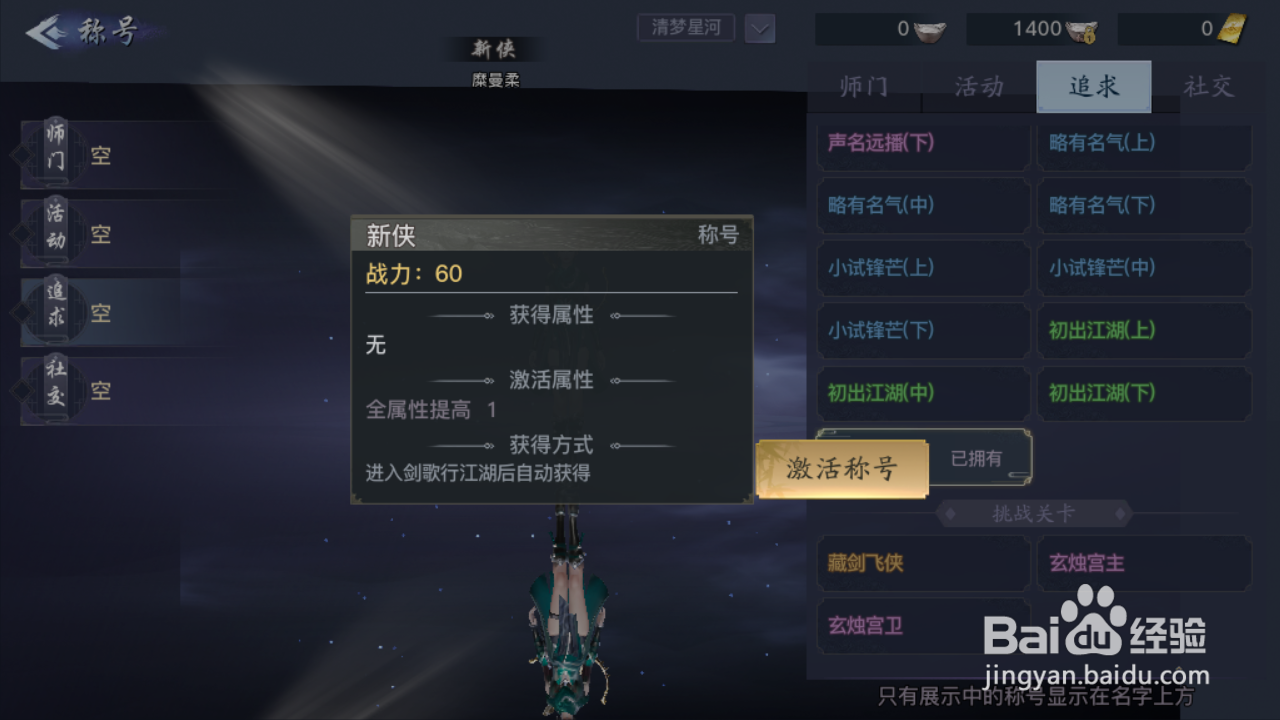Select the 小试锋芒(下) title
Viewport: 1280px width, 720px height.
(x=922, y=331)
